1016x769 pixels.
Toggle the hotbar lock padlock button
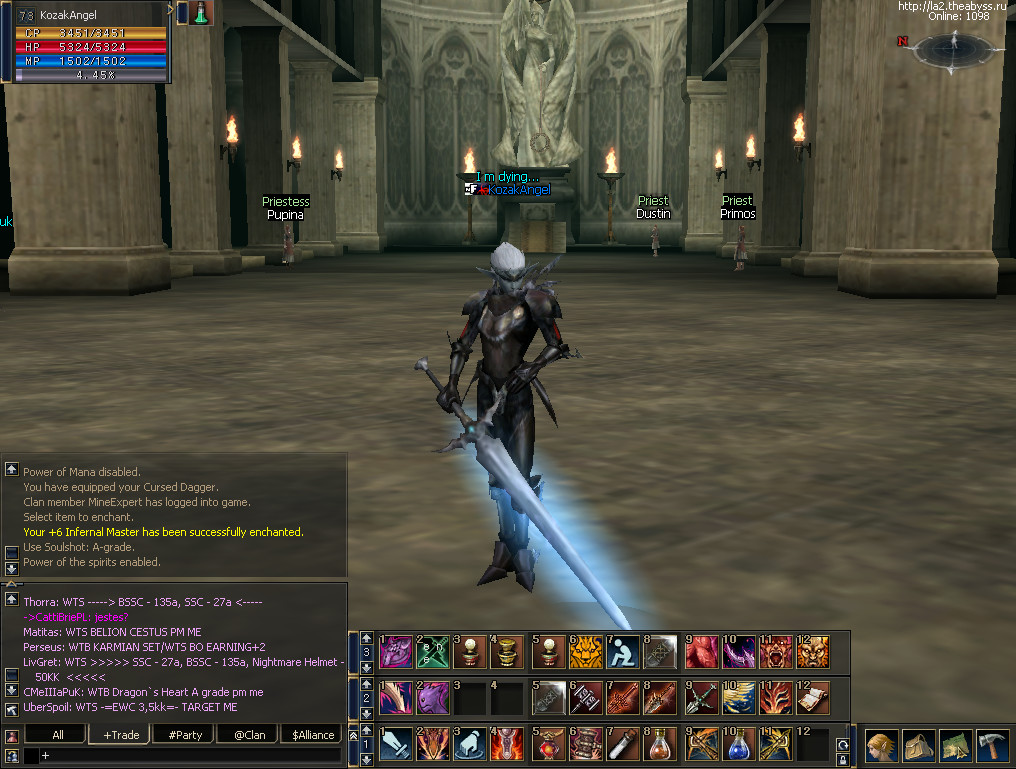(843, 761)
